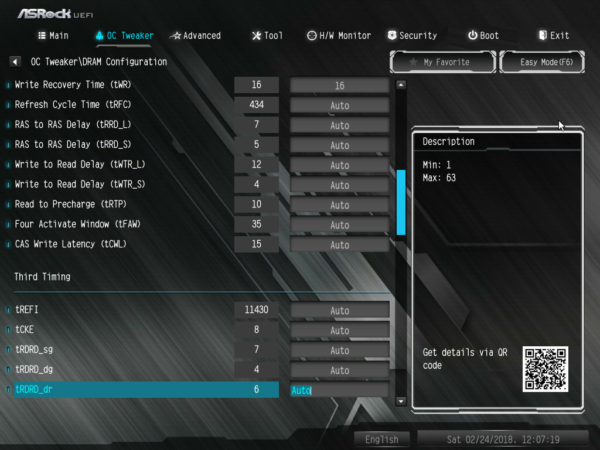
Task: Choose the Exit tab
Action: [x=552, y=35]
